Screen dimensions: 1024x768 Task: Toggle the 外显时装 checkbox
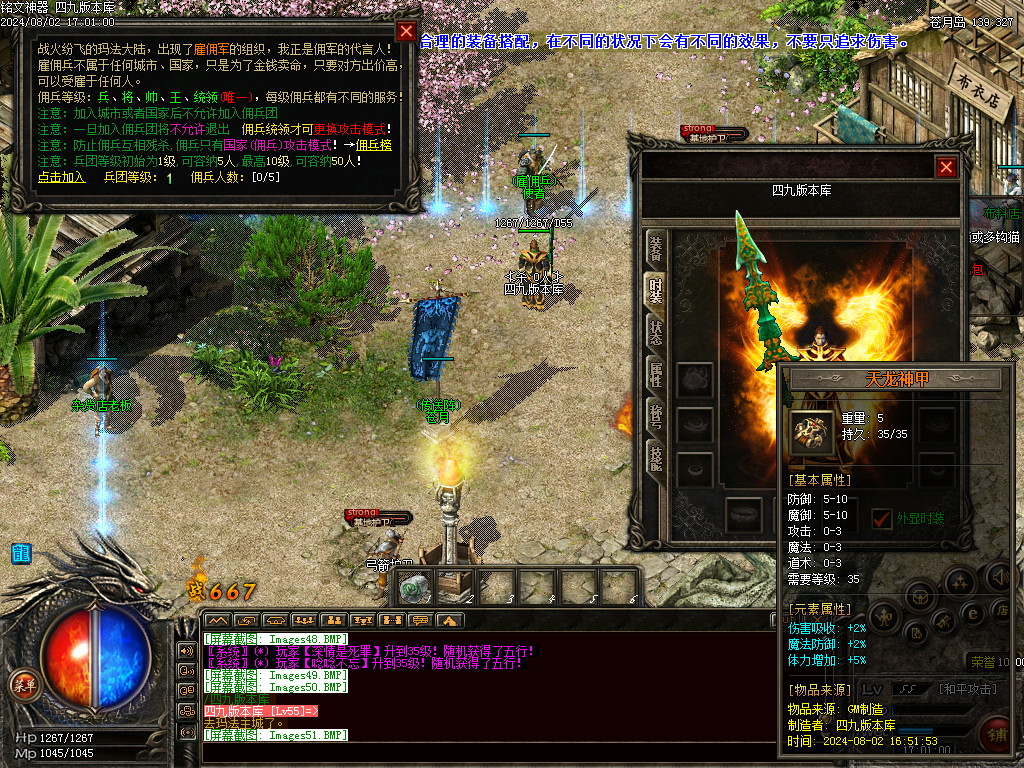[882, 518]
